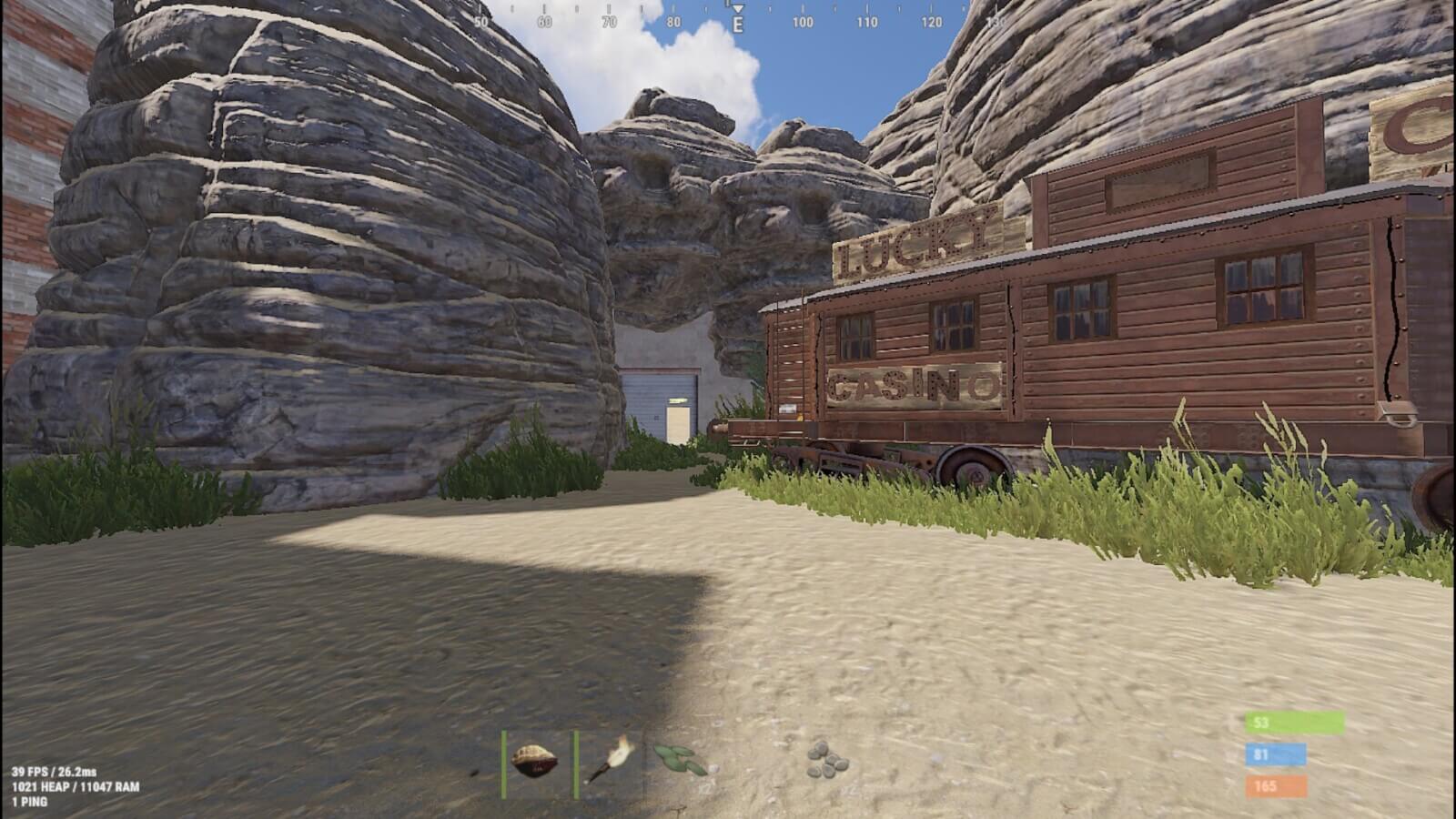Toggle the first hotbar slot's green durability strip
Image resolution: width=1456 pixels, height=819 pixels.
(503, 762)
